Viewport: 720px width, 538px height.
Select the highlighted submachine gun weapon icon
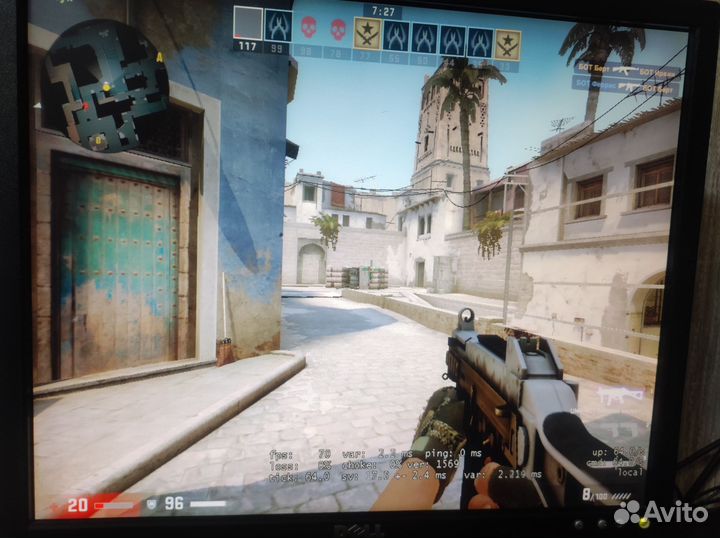[620, 396]
